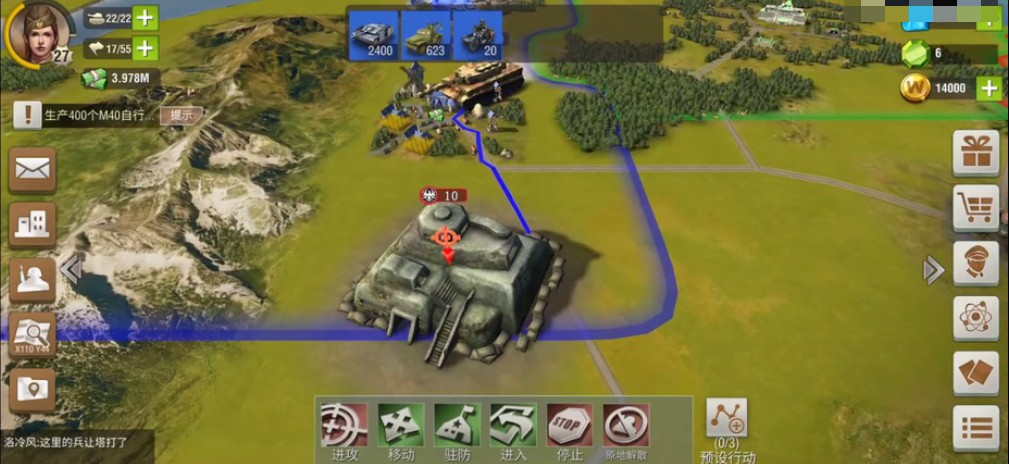Tap the 提示 hint button

(x=181, y=115)
